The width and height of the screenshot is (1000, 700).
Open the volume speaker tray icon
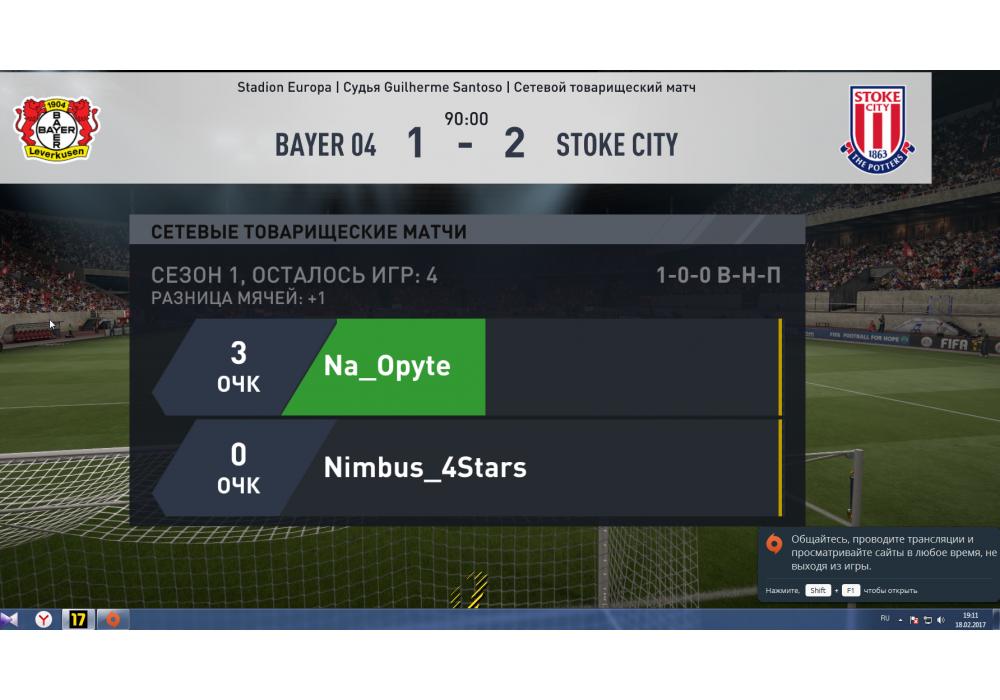[941, 620]
